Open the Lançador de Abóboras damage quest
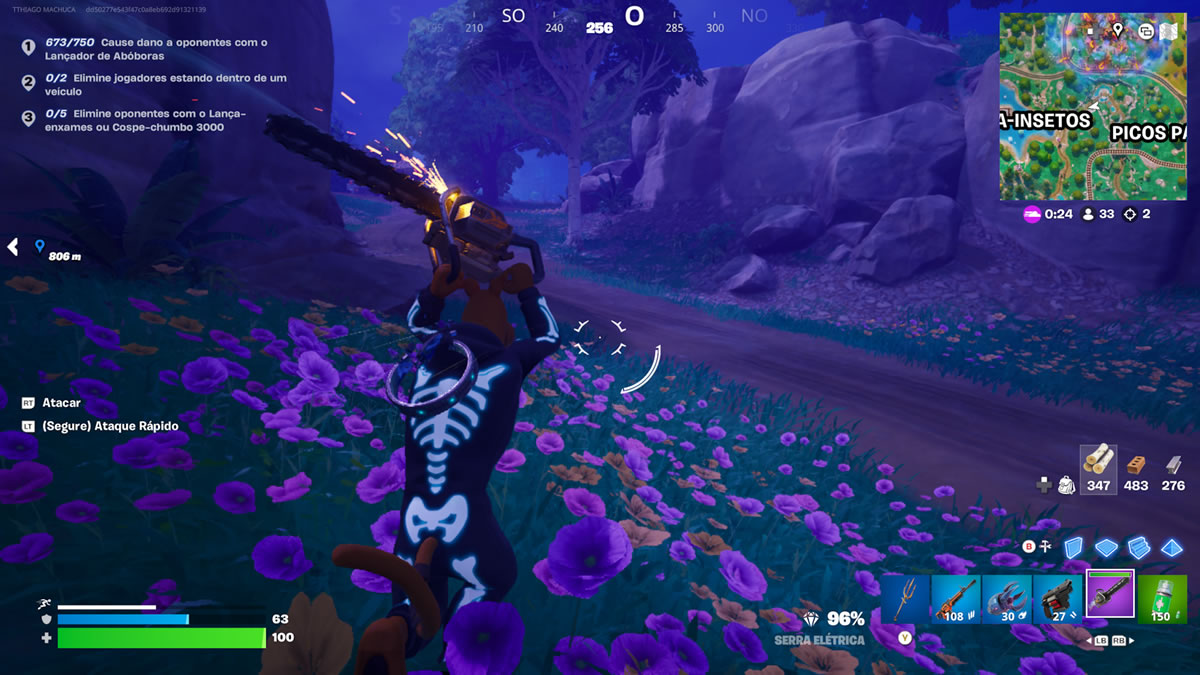 [155, 49]
